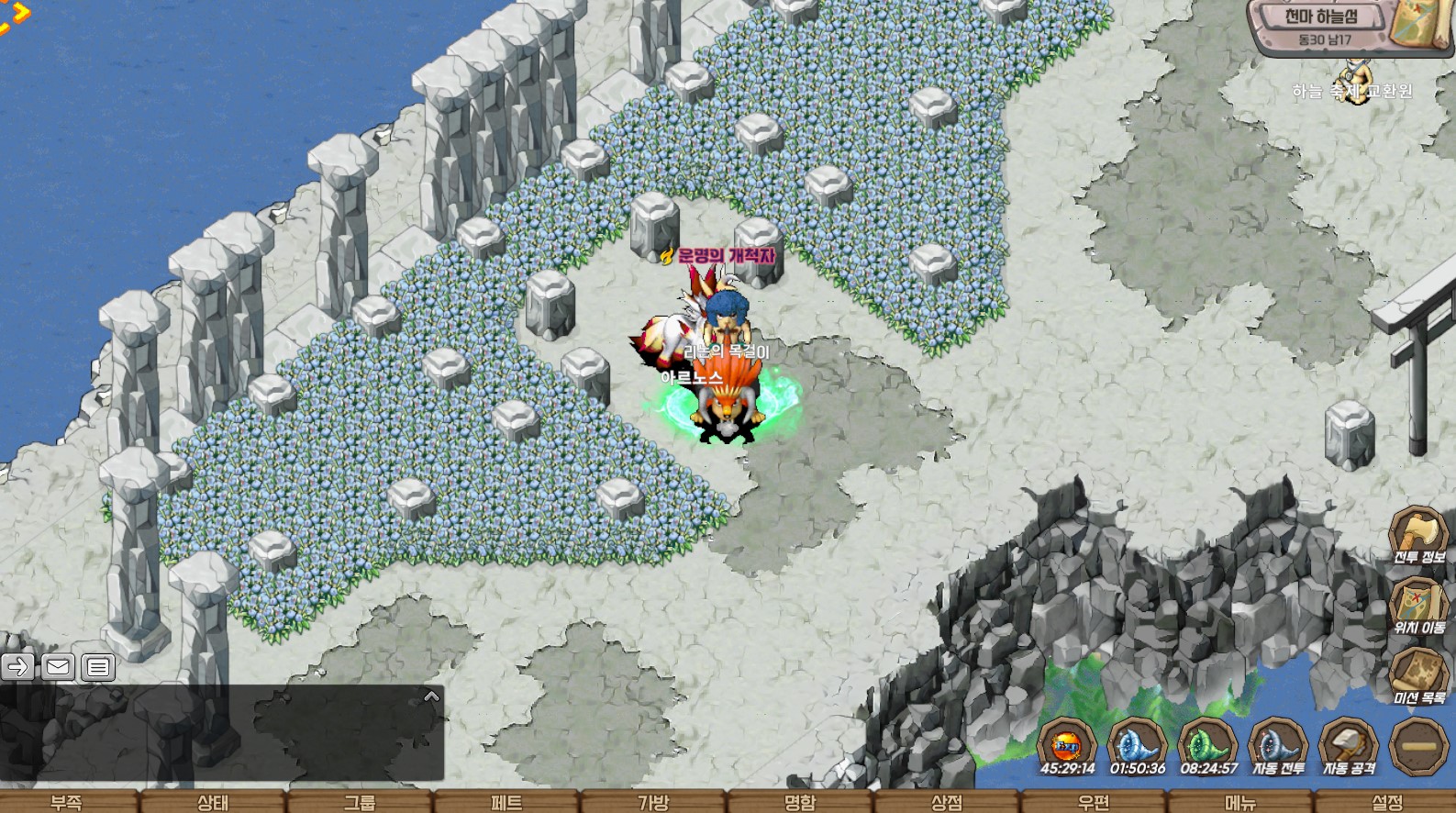The width and height of the screenshot is (1456, 813).
Task: Open the 상점 (shop) menu
Action: click(947, 802)
